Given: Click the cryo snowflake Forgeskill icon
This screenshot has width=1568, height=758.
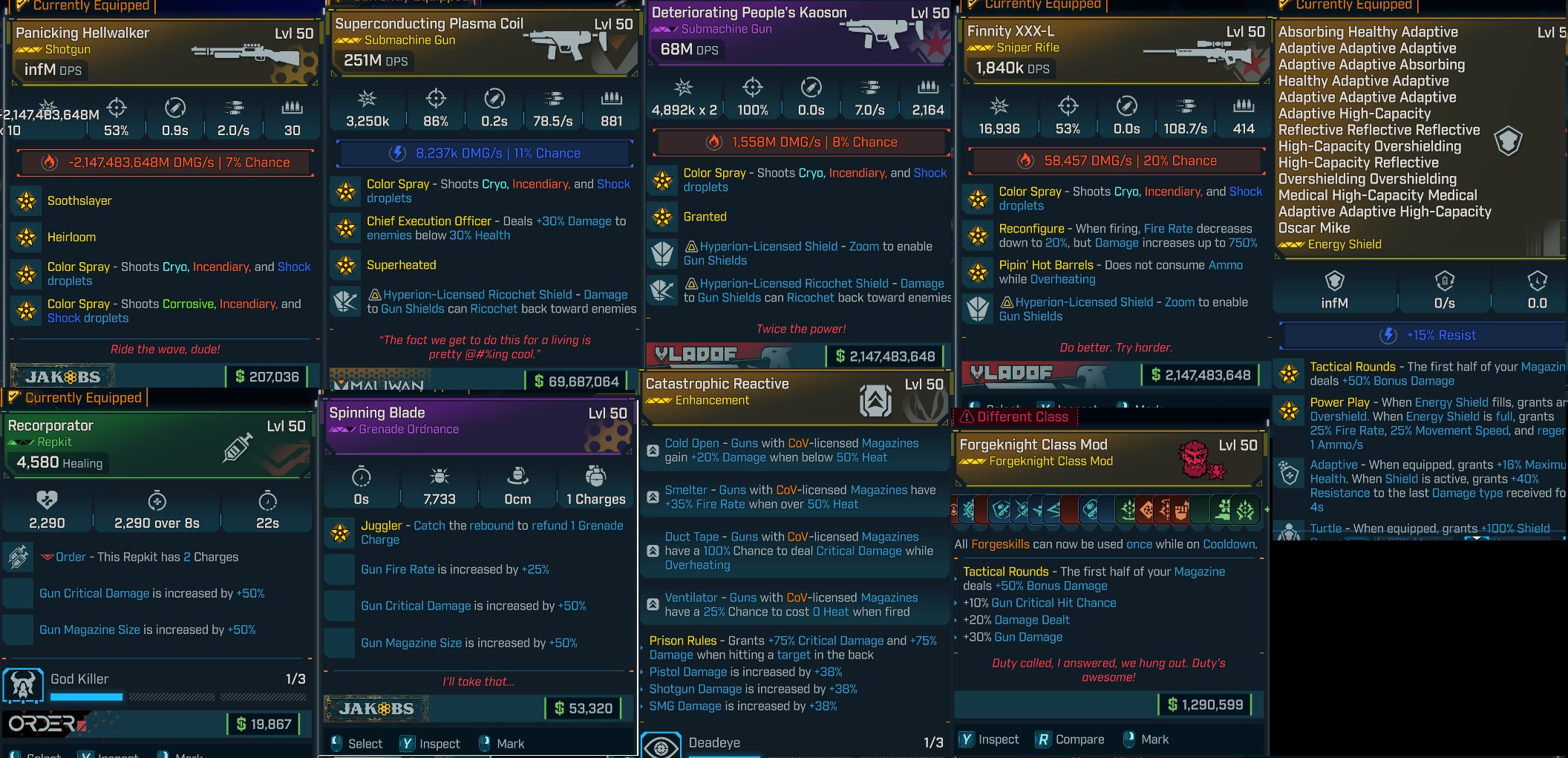Looking at the screenshot, I should [968, 509].
